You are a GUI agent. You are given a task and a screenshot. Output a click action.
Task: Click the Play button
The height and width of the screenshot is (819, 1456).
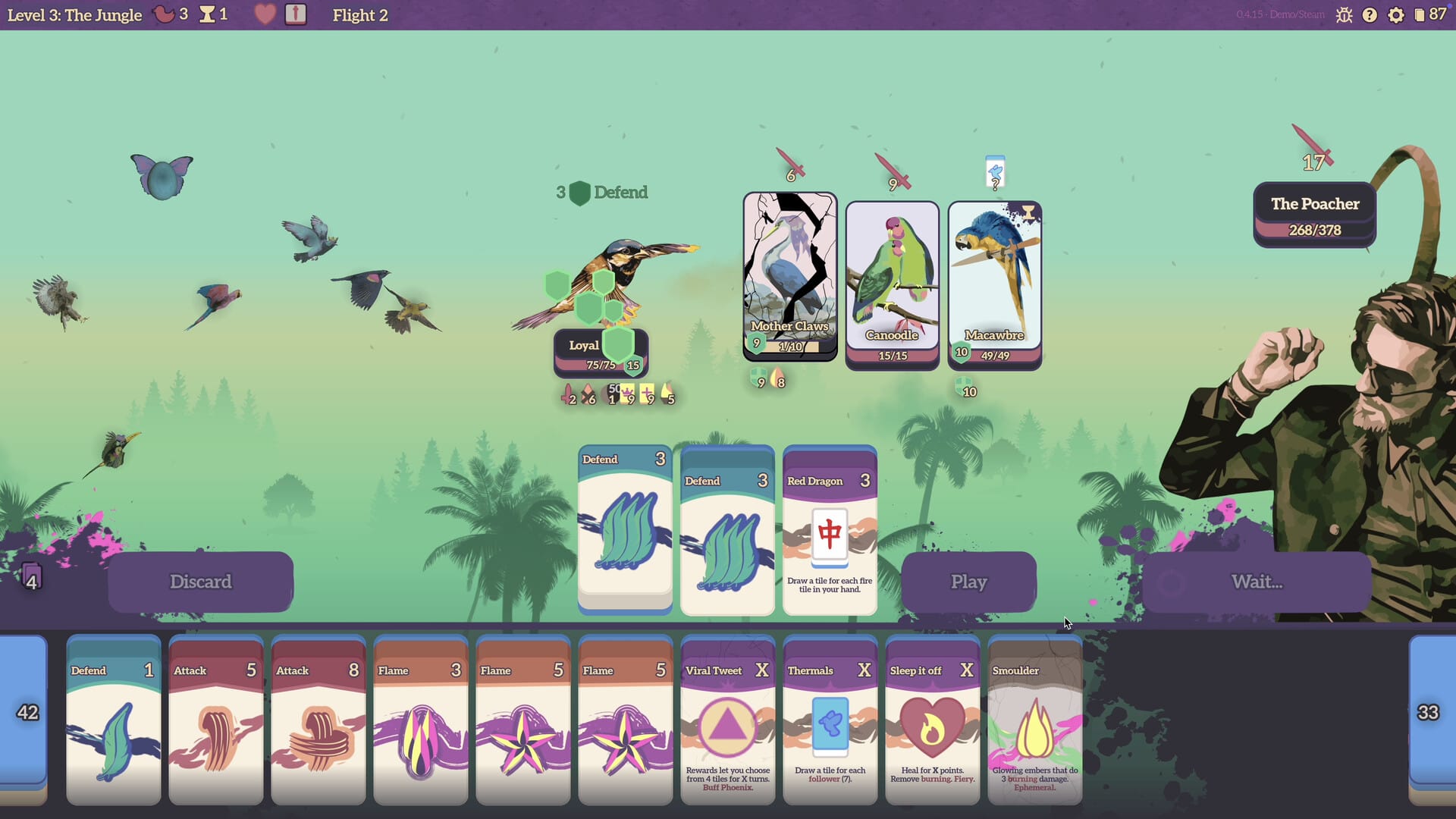968,582
